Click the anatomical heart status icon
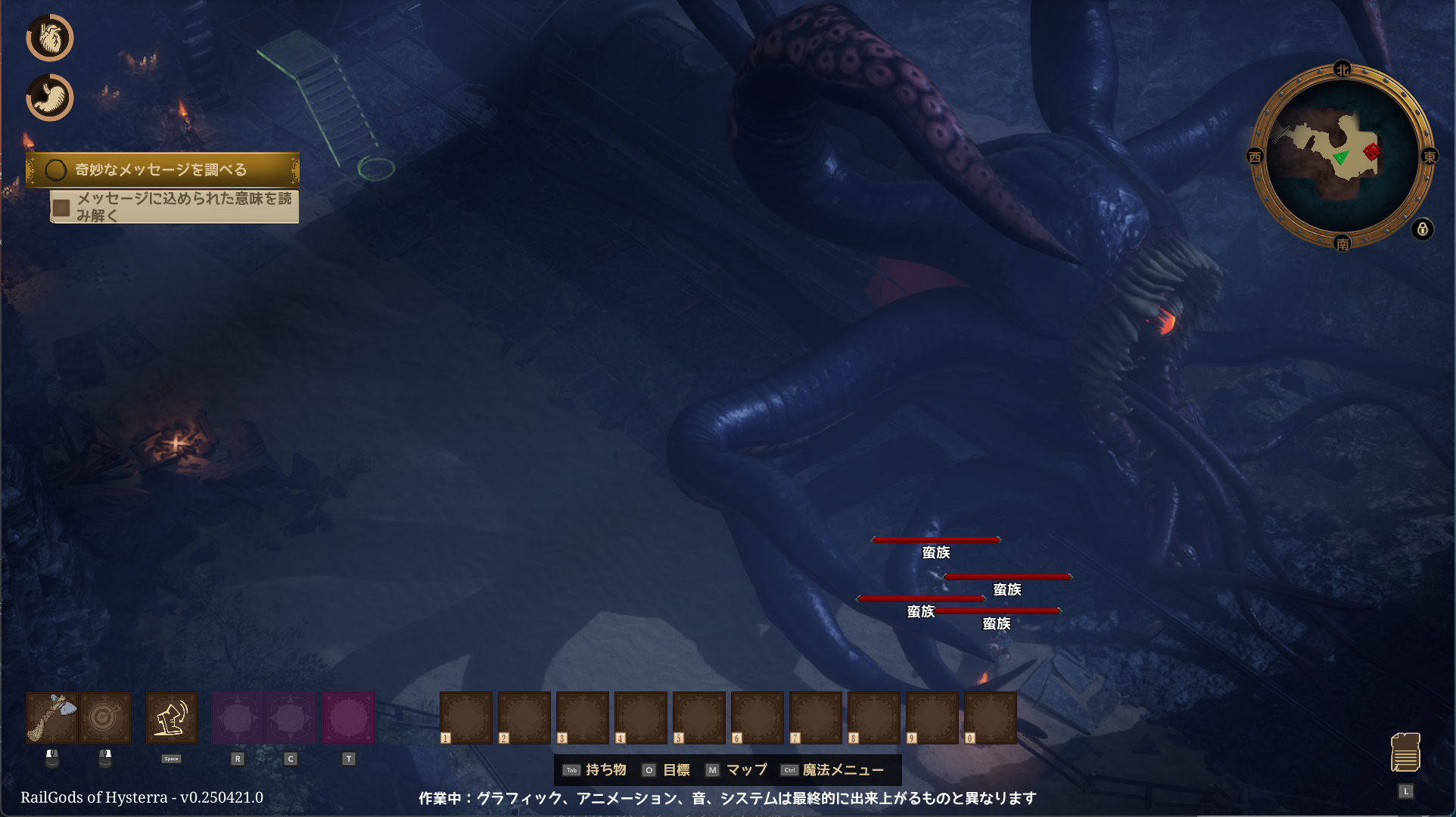Viewport: 1456px width, 817px height. 50,38
